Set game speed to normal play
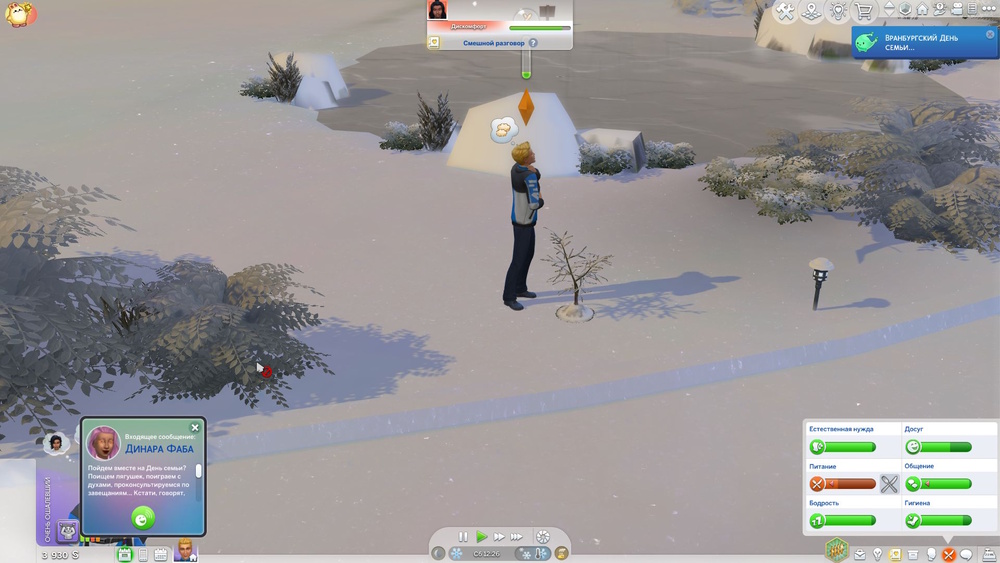Image resolution: width=1000 pixels, height=563 pixels. tap(481, 537)
